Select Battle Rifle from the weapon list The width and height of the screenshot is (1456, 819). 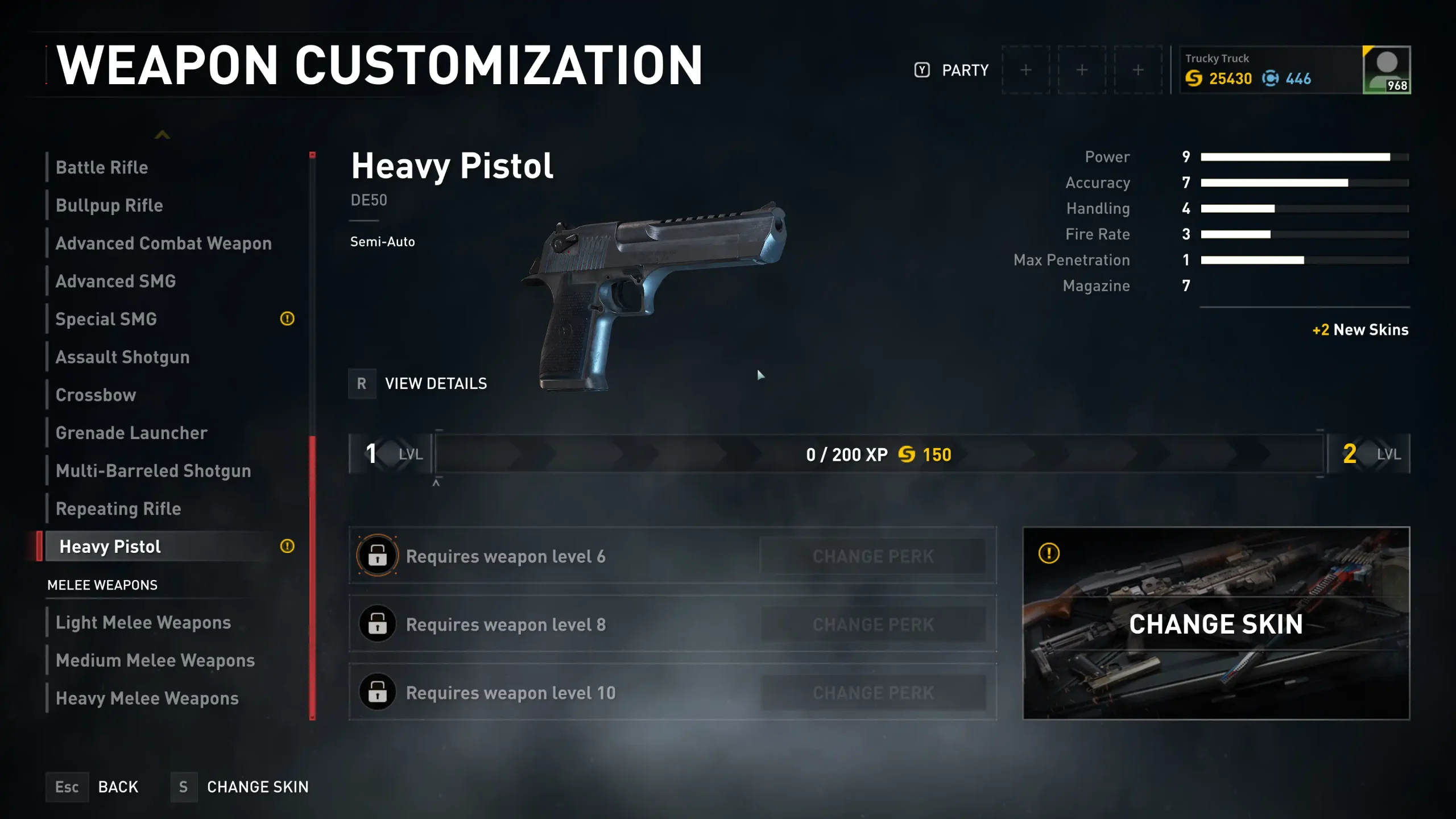pyautogui.click(x=102, y=168)
